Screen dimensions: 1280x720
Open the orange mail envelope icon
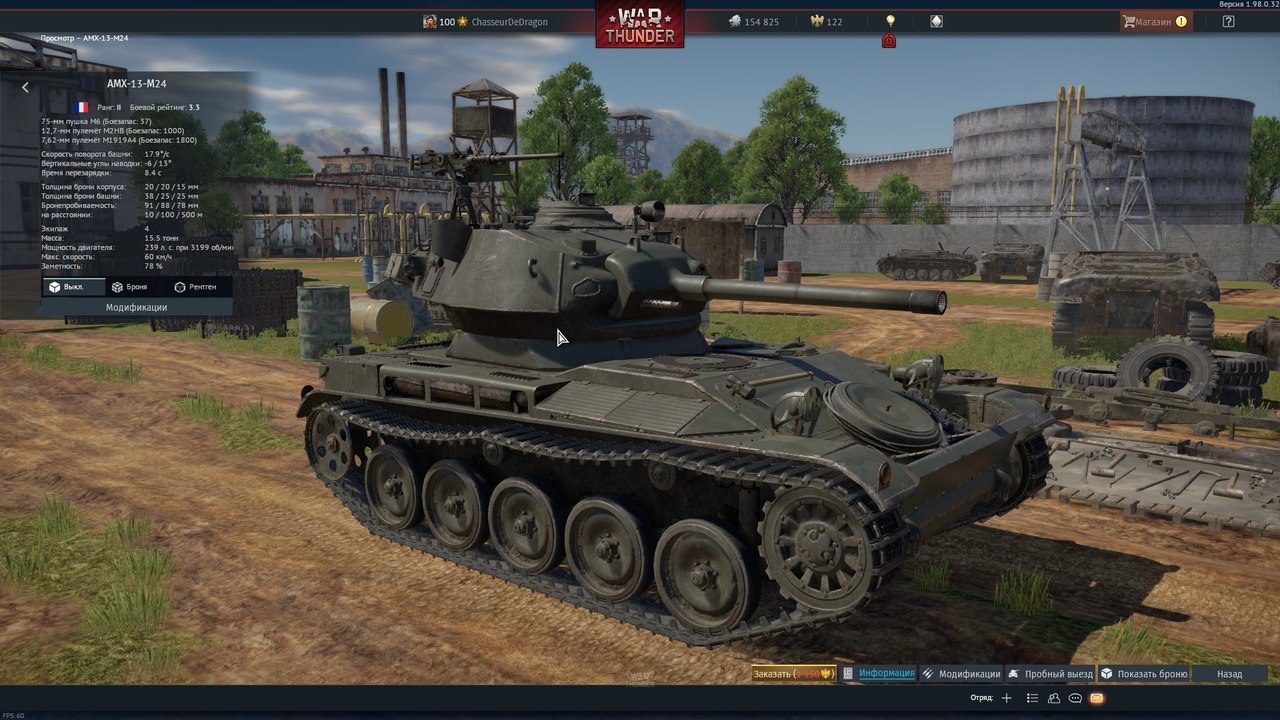click(1097, 698)
